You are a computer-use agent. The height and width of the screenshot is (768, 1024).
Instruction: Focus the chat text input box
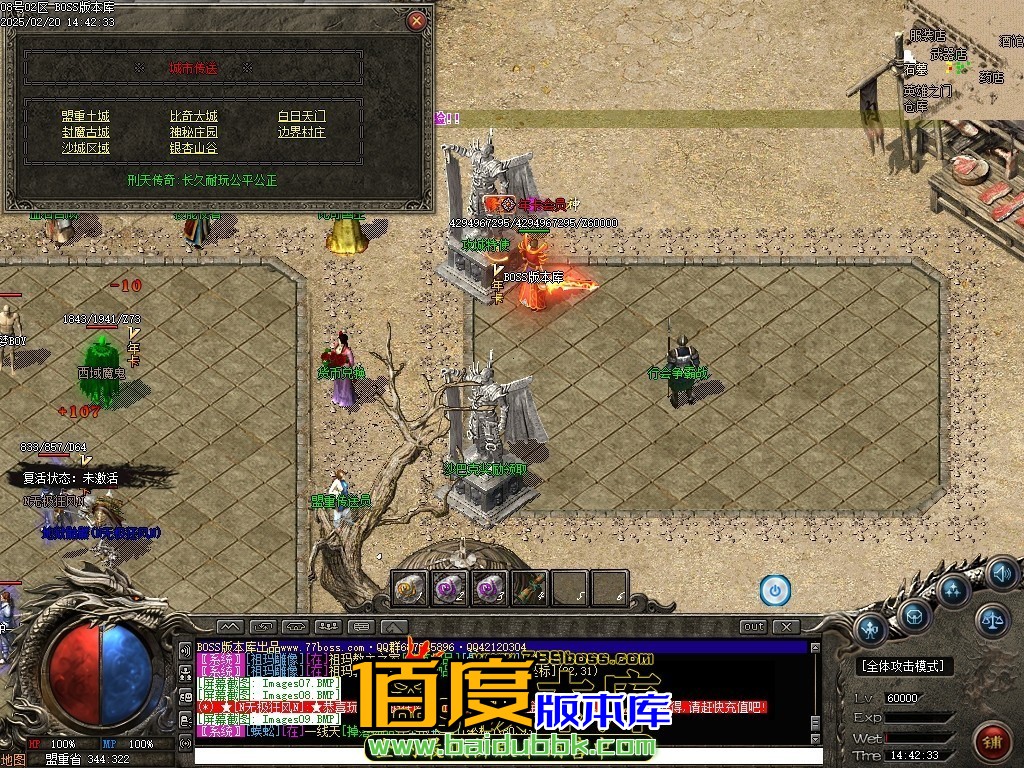click(500, 756)
